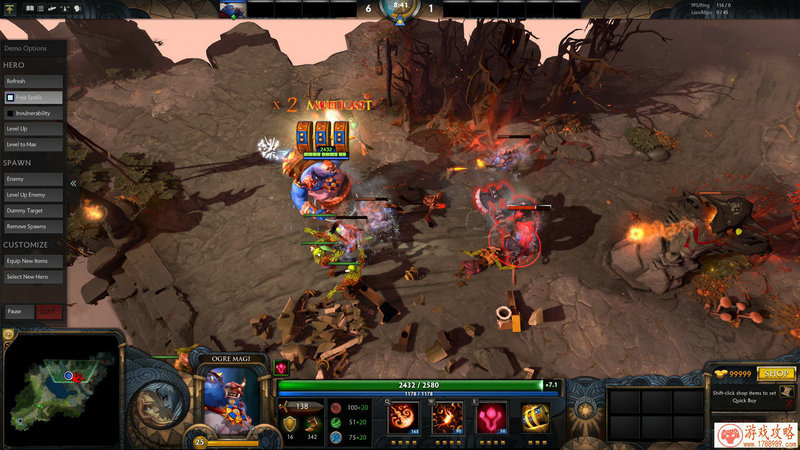Screen dimensions: 800x450
Task: Click the Refresh button in Demo Options
Action: coord(34,81)
